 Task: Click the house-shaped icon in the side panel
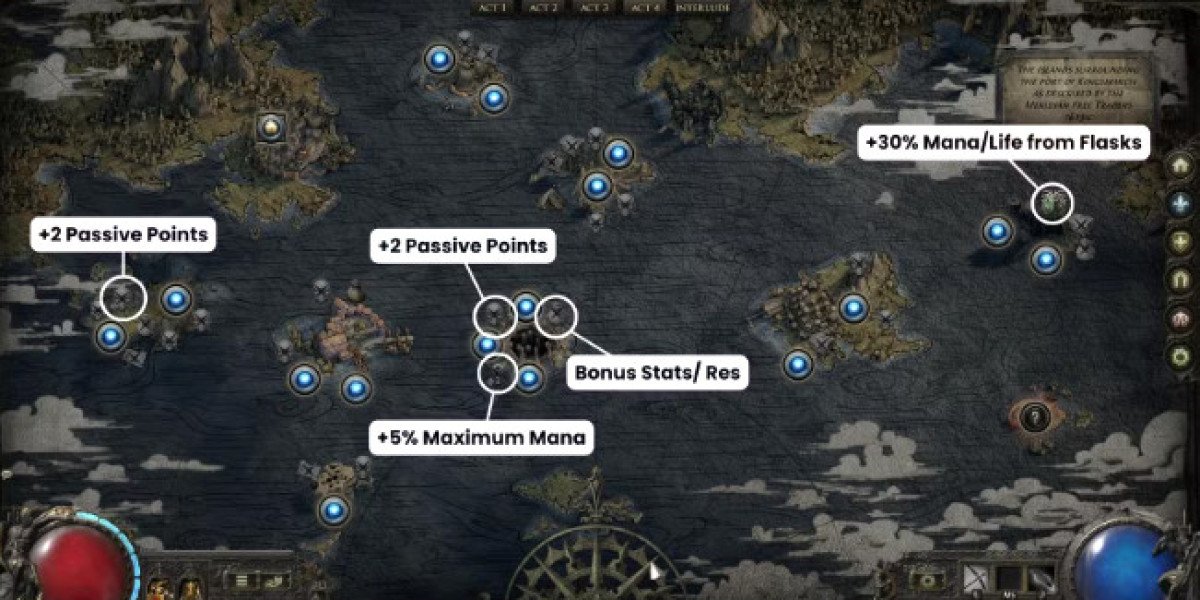pos(1181,166)
